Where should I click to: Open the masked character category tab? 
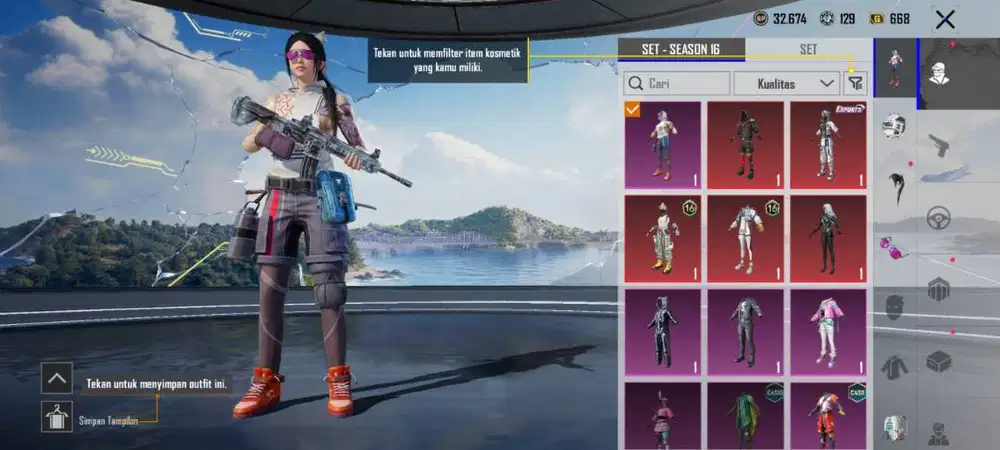pos(938,74)
